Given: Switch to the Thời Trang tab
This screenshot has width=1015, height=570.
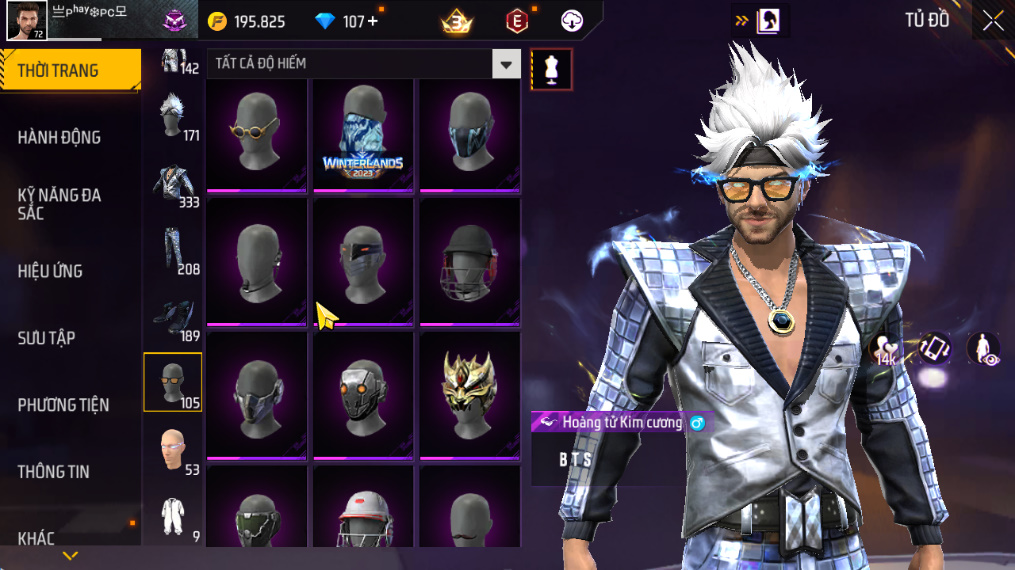Looking at the screenshot, I should pos(70,70).
